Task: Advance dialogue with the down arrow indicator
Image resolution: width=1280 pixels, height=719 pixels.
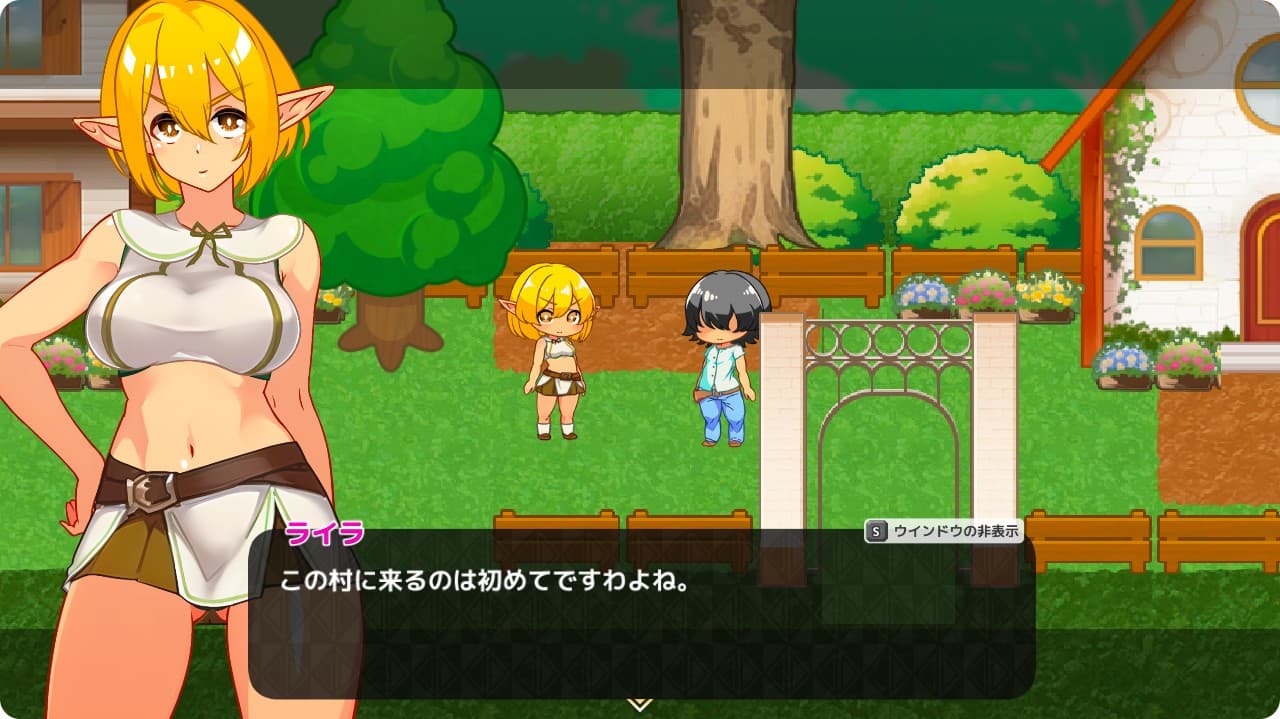Action: (639, 704)
